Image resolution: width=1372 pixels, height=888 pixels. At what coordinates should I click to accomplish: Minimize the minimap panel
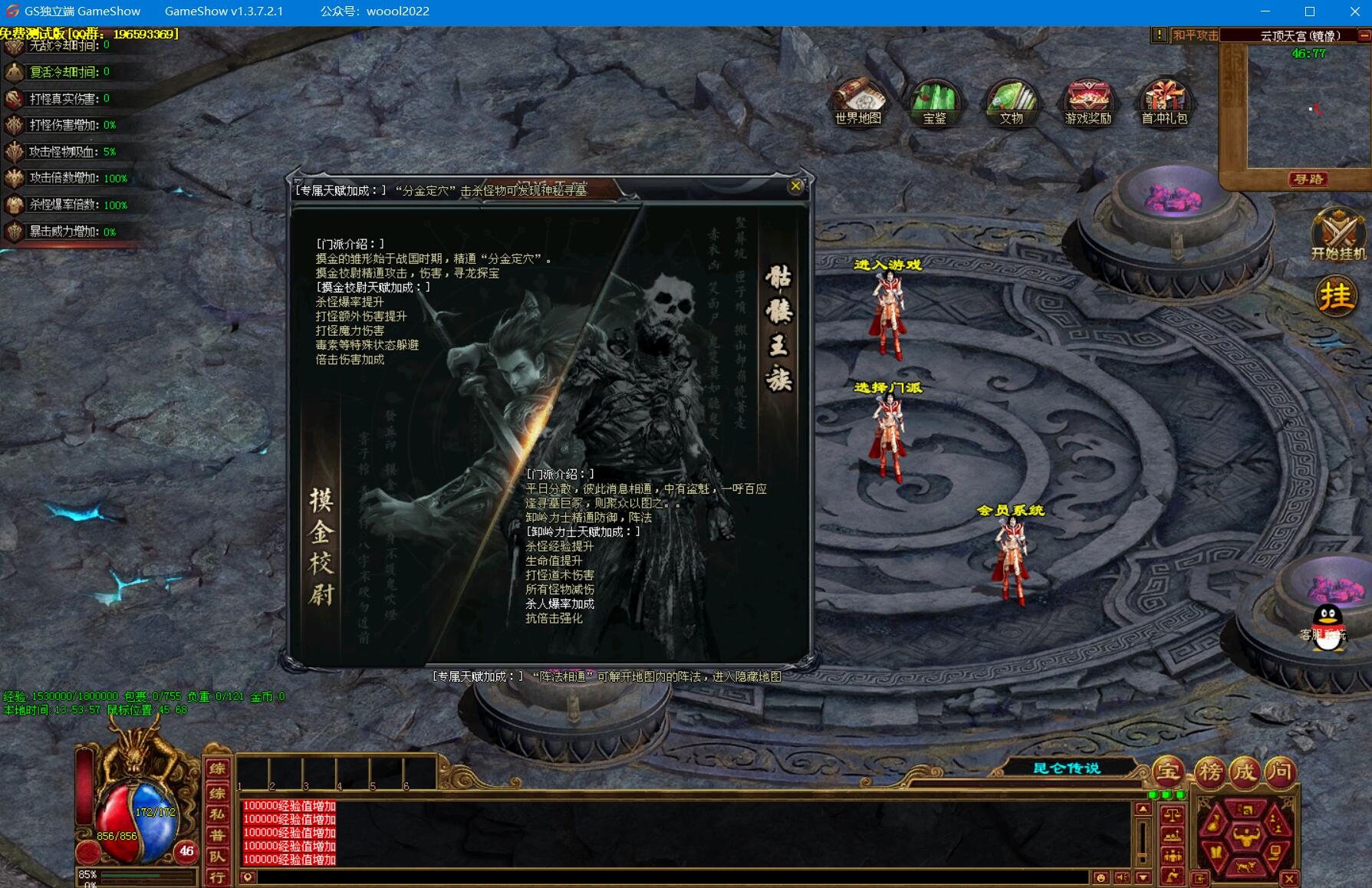point(1364,35)
